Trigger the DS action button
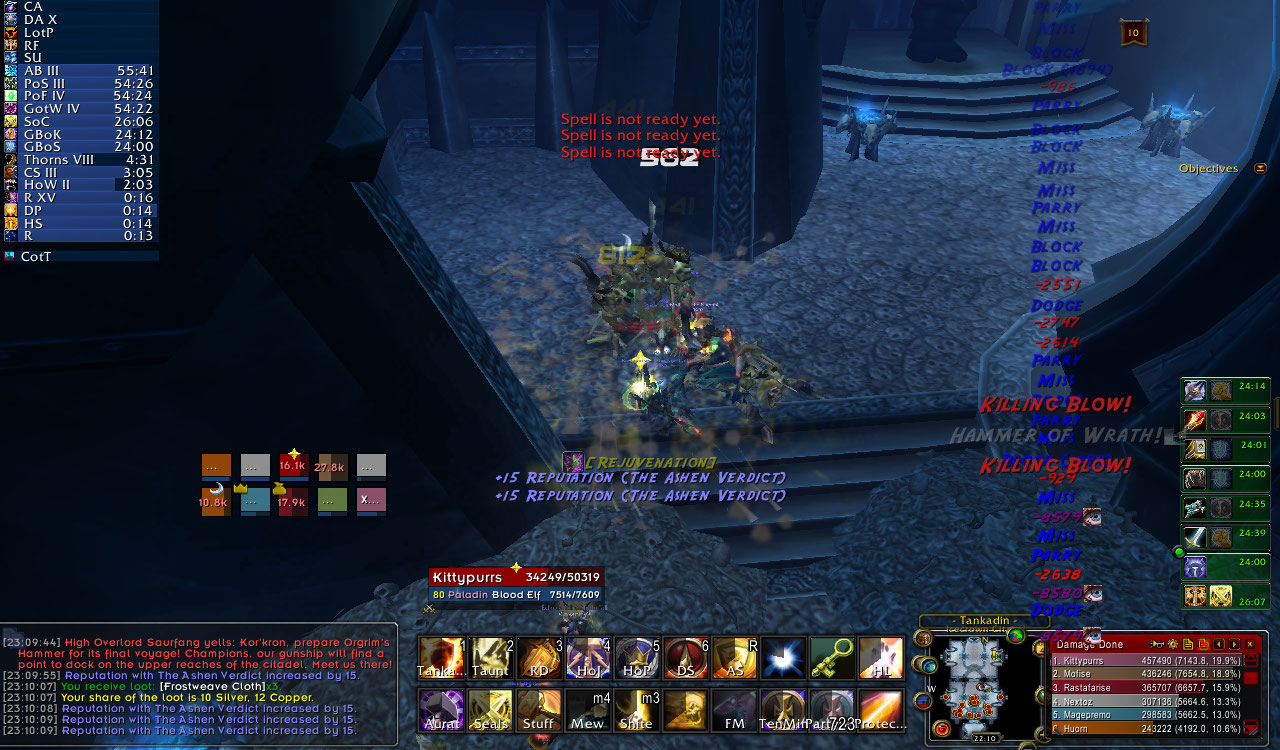The height and width of the screenshot is (750, 1280). tap(686, 658)
